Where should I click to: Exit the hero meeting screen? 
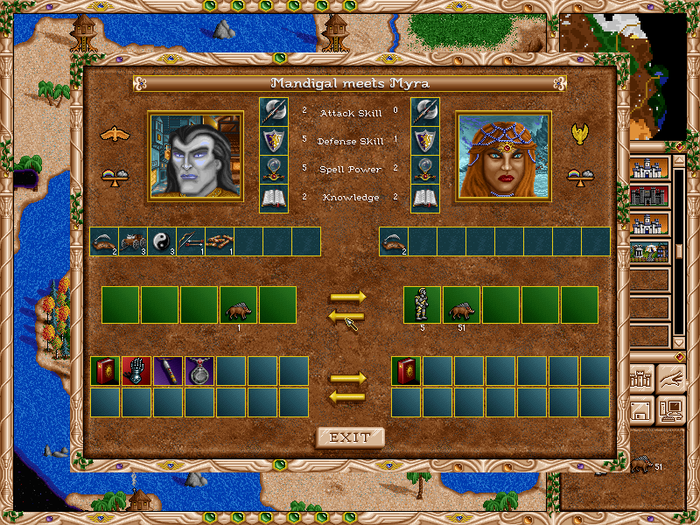click(x=350, y=437)
